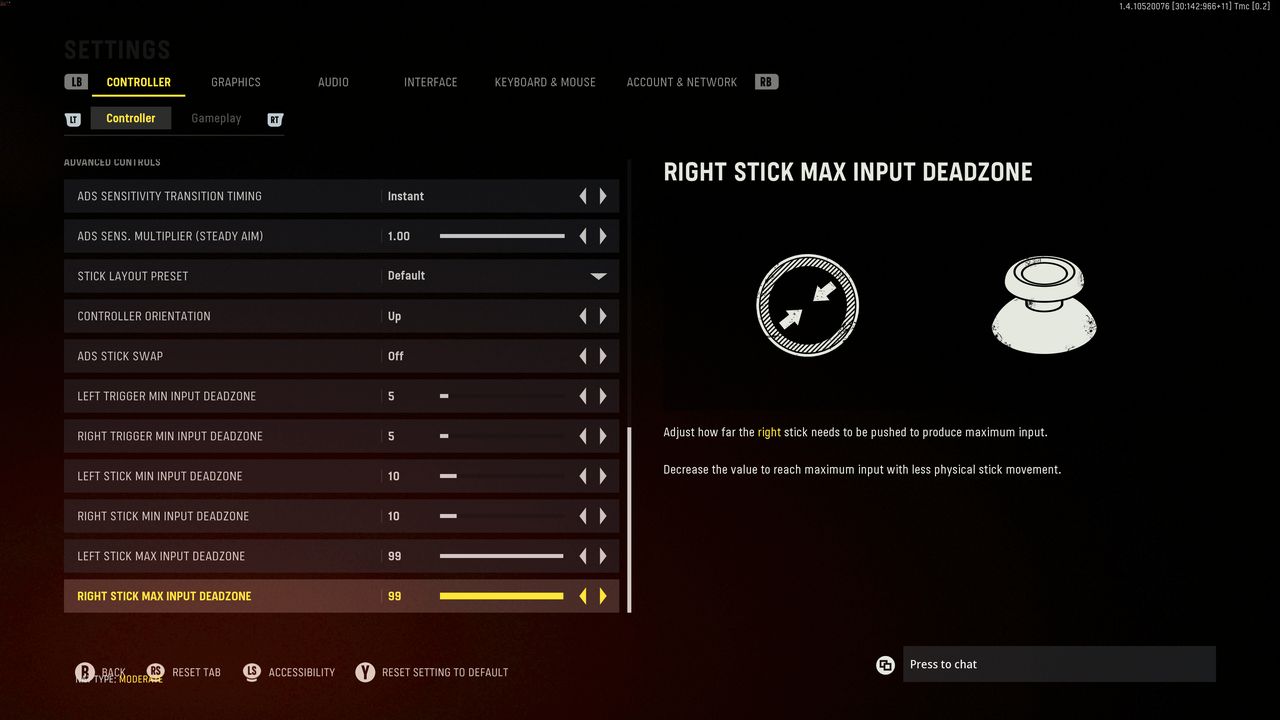The image size is (1280, 720).
Task: Lower Right Stick Min Input Deadzone via left arrow
Action: tap(583, 516)
